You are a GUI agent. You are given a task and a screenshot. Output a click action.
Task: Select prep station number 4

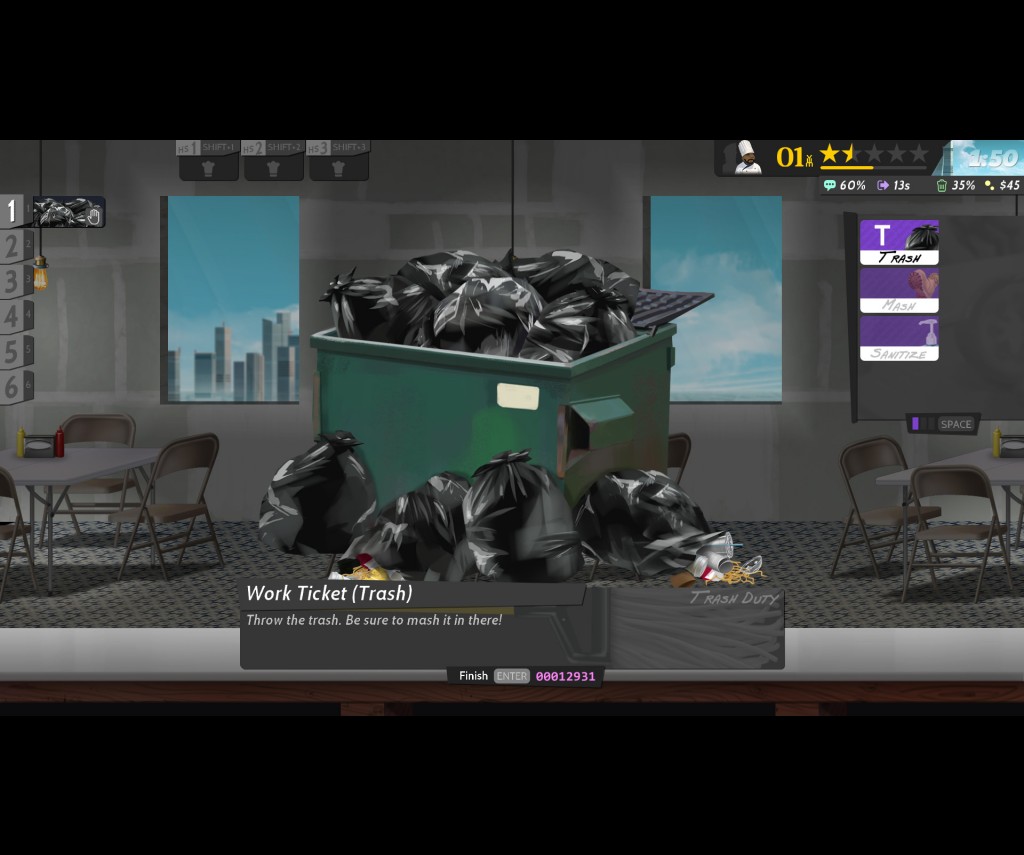point(14,317)
